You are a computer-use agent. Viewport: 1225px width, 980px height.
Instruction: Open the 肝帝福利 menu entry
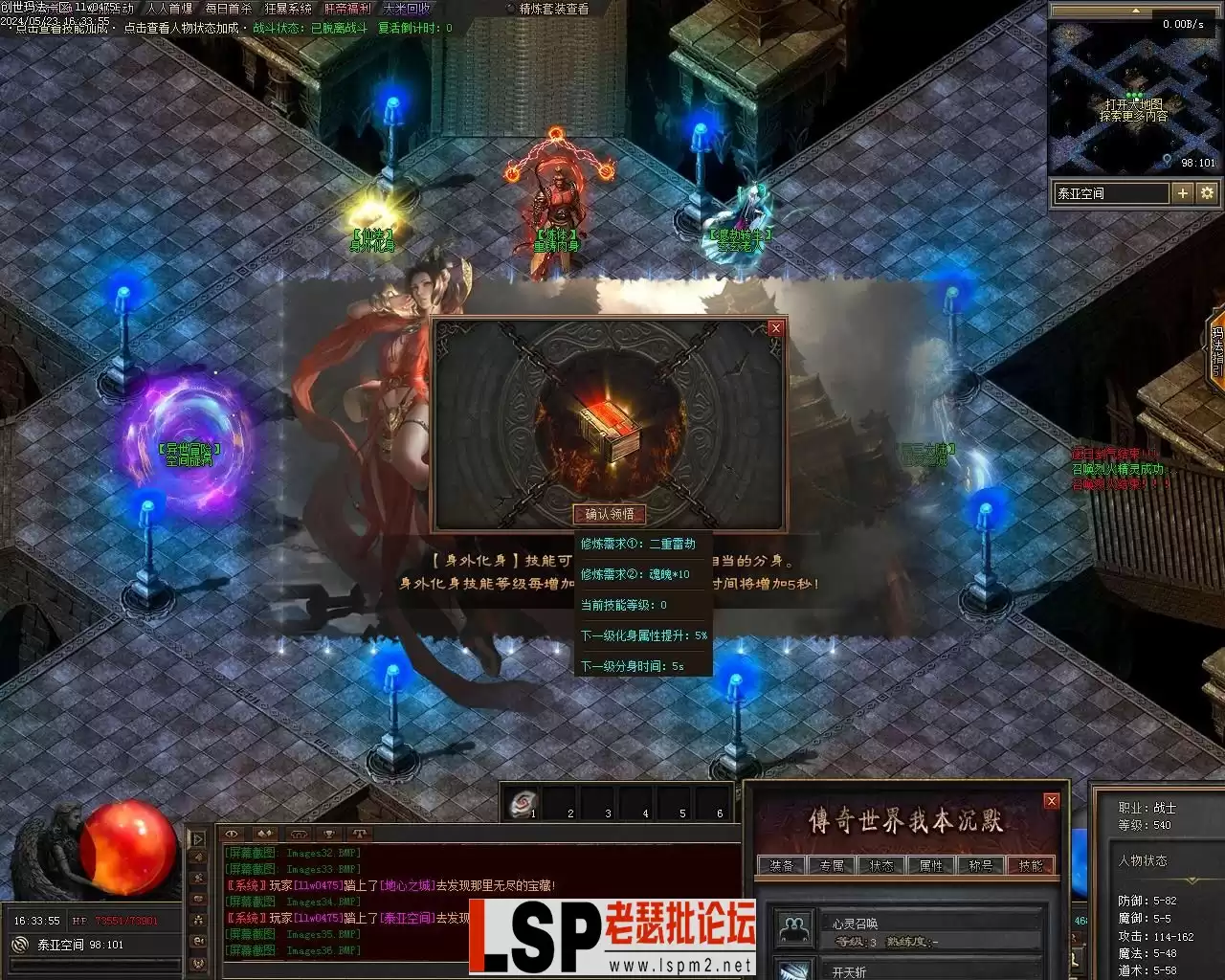point(347,9)
